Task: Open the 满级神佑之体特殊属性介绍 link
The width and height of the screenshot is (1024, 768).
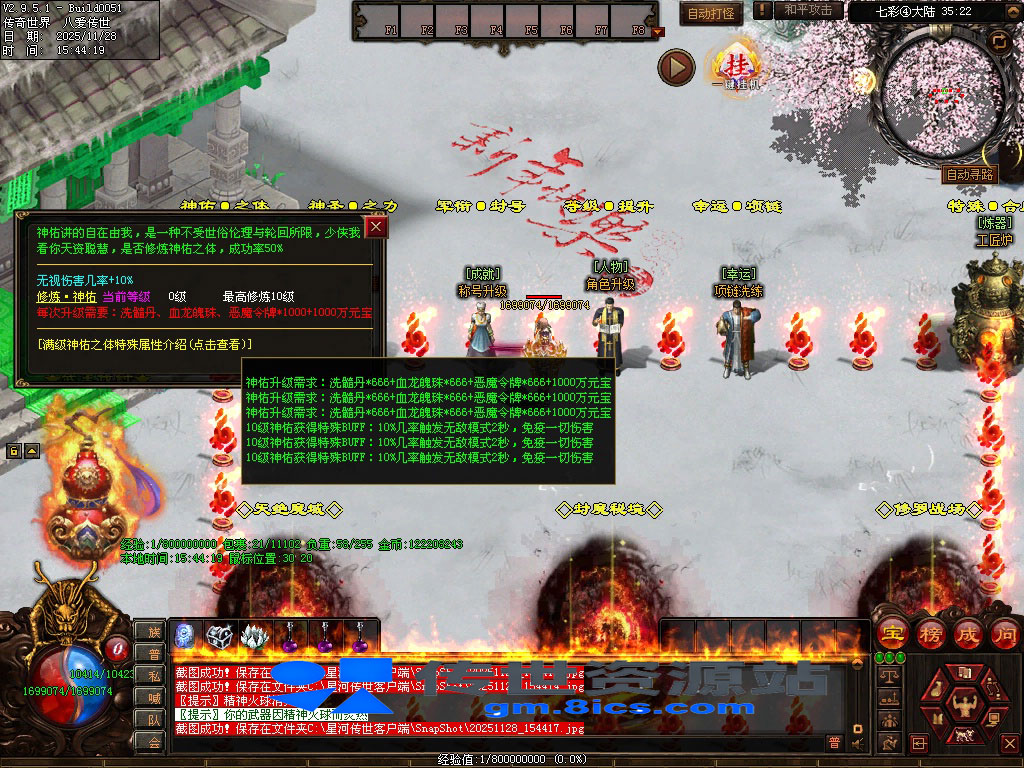Action: coord(145,344)
